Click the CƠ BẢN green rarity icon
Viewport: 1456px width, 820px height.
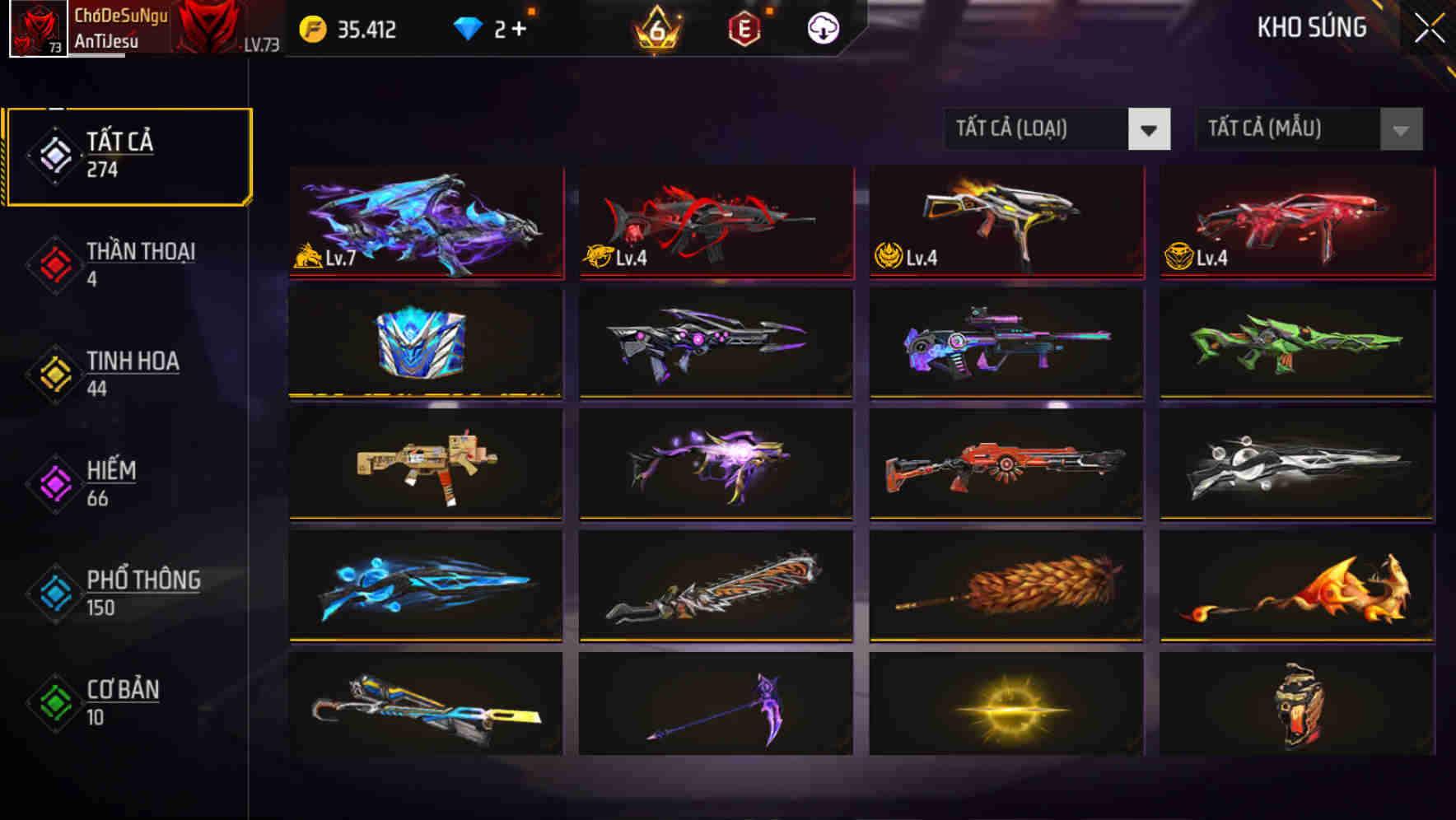[x=54, y=701]
